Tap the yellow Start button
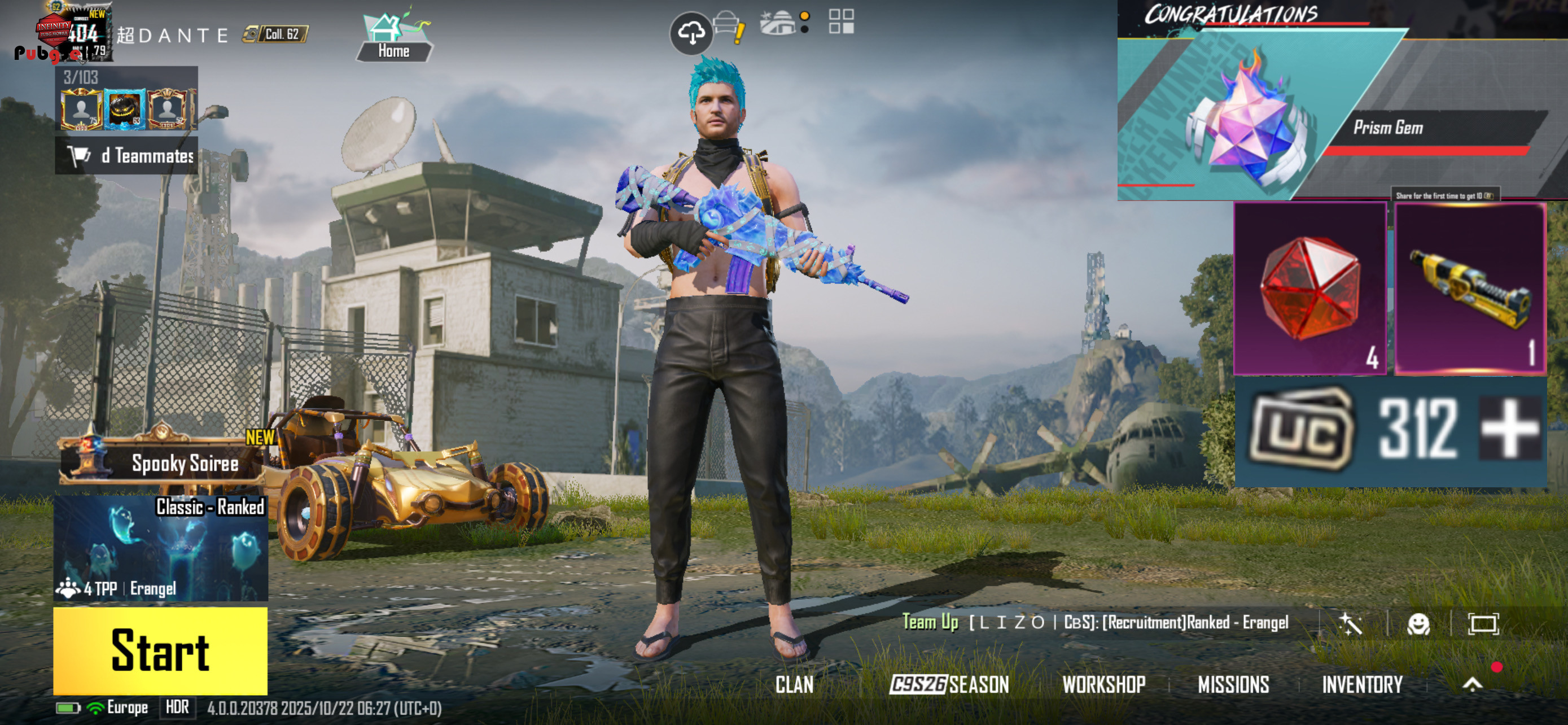Image resolution: width=1568 pixels, height=725 pixels. (160, 650)
